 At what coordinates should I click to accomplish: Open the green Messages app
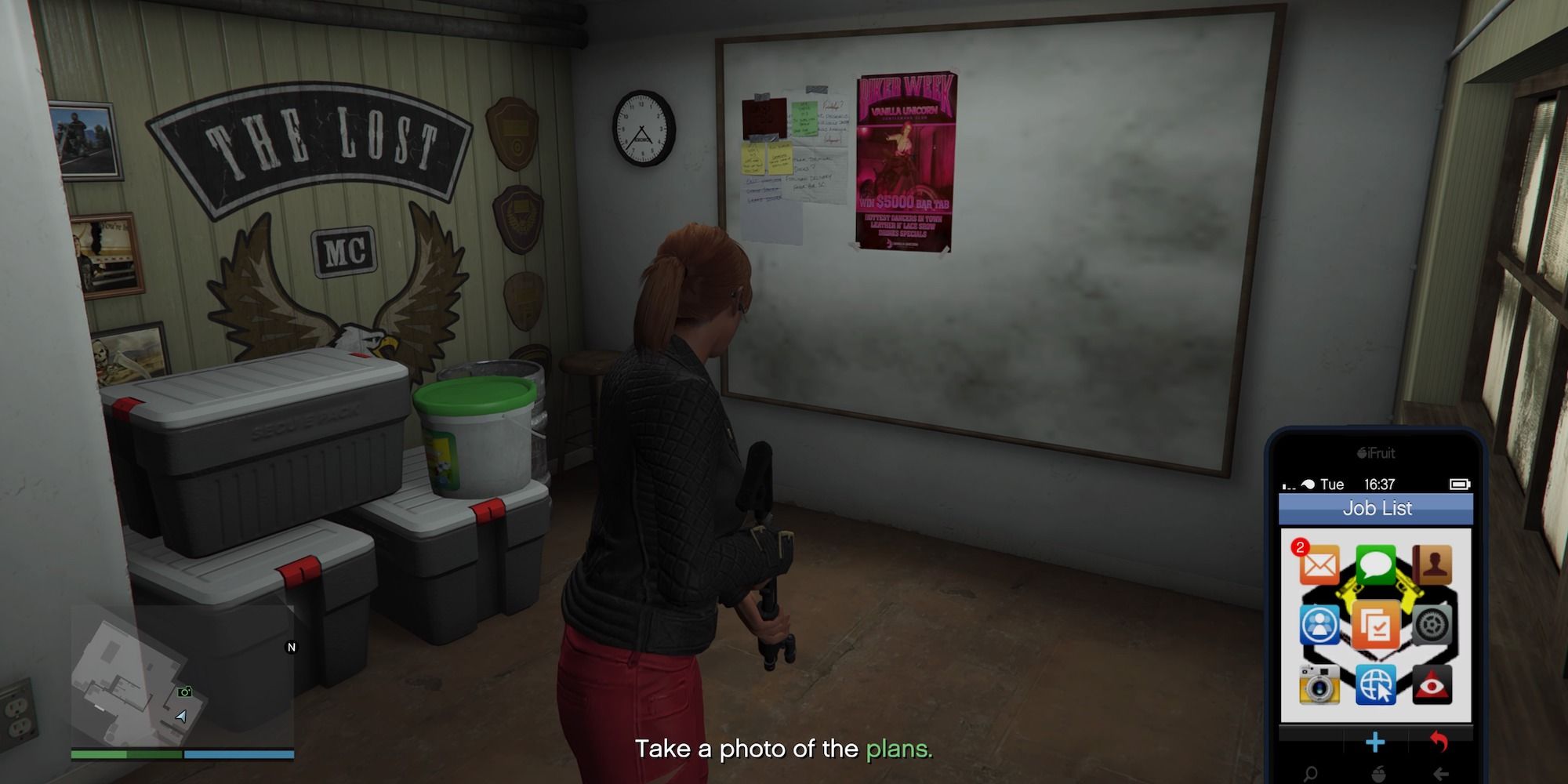click(1375, 565)
